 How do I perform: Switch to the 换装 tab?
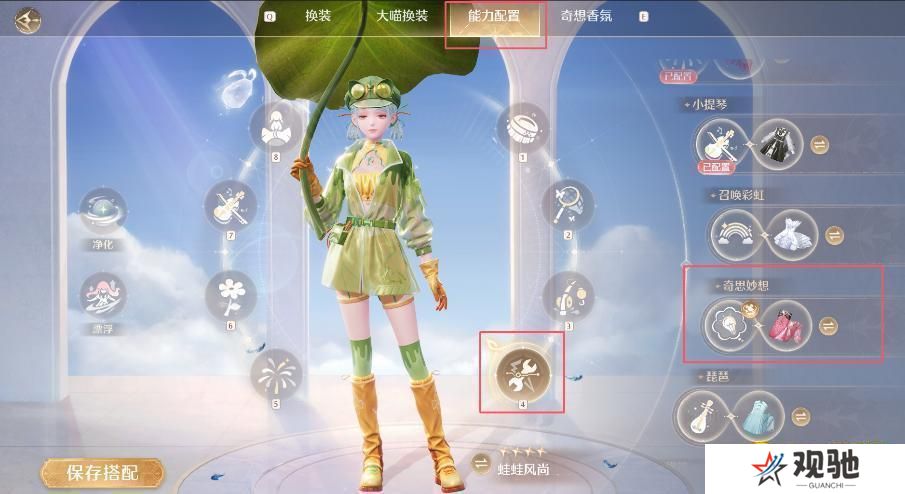coord(318,16)
